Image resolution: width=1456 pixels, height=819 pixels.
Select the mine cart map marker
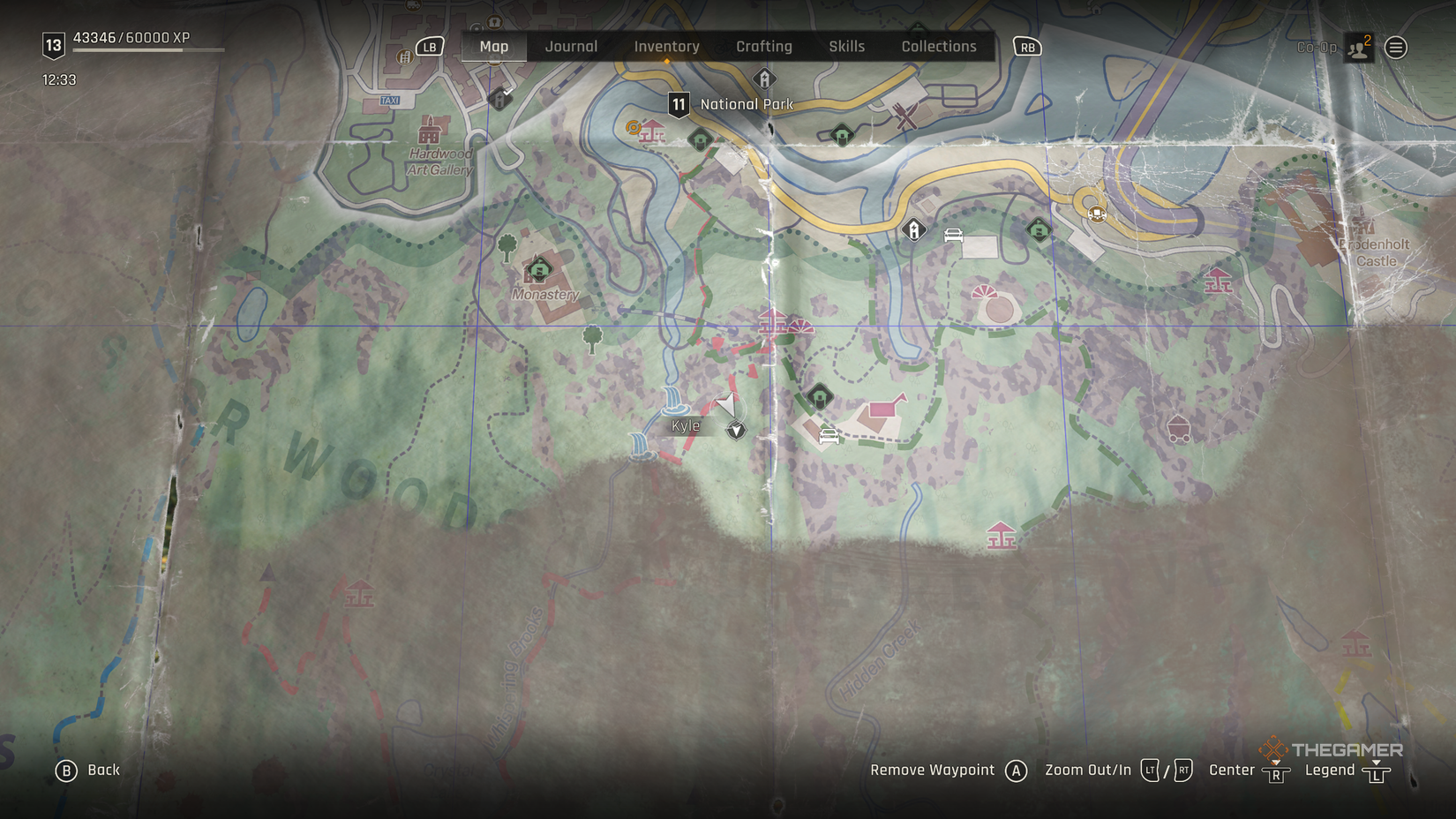click(1178, 428)
